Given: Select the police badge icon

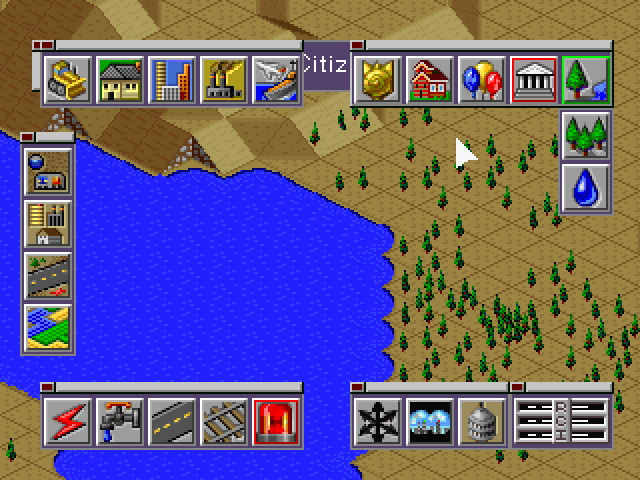Looking at the screenshot, I should coord(379,80).
